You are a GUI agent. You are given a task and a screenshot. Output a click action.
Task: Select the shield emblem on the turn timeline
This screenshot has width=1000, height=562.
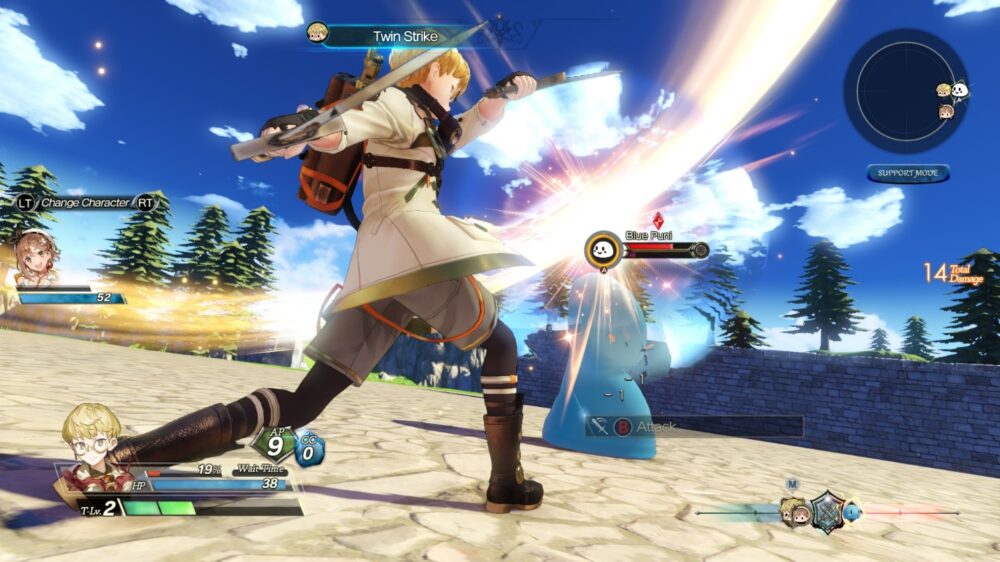pyautogui.click(x=828, y=511)
